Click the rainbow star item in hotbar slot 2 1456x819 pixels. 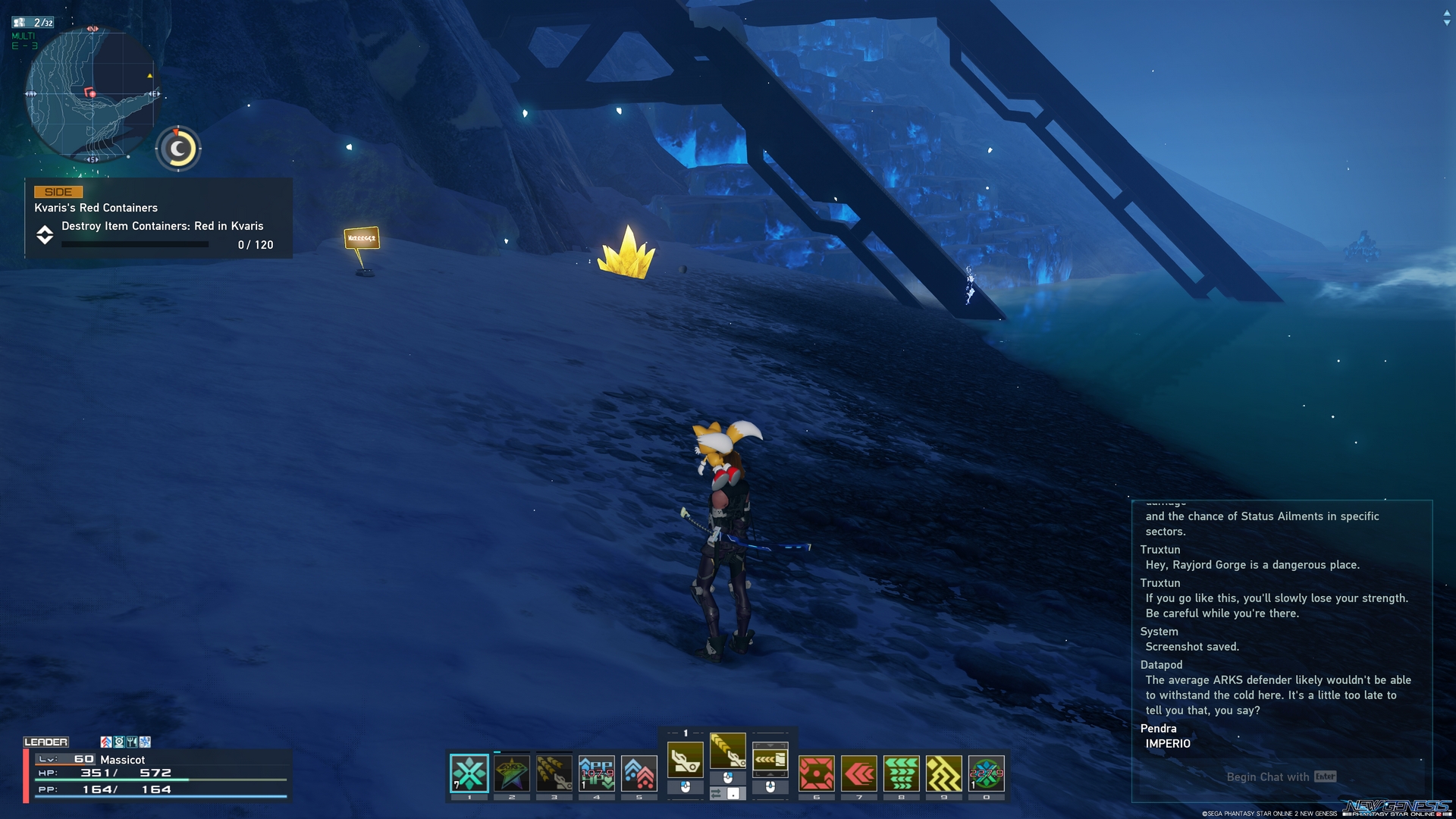click(x=511, y=773)
